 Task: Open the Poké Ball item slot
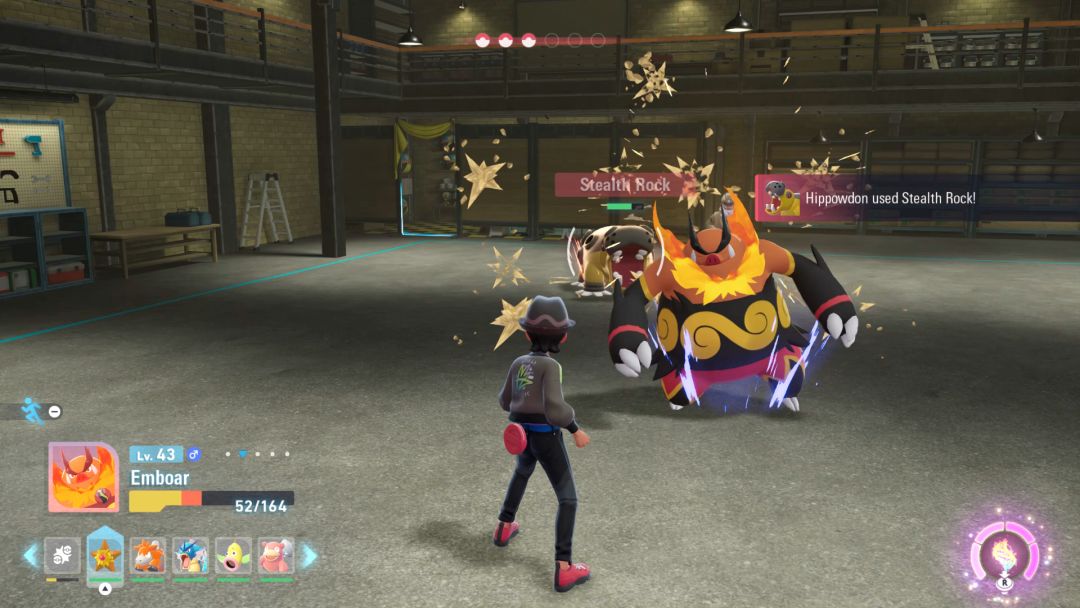[x=62, y=555]
